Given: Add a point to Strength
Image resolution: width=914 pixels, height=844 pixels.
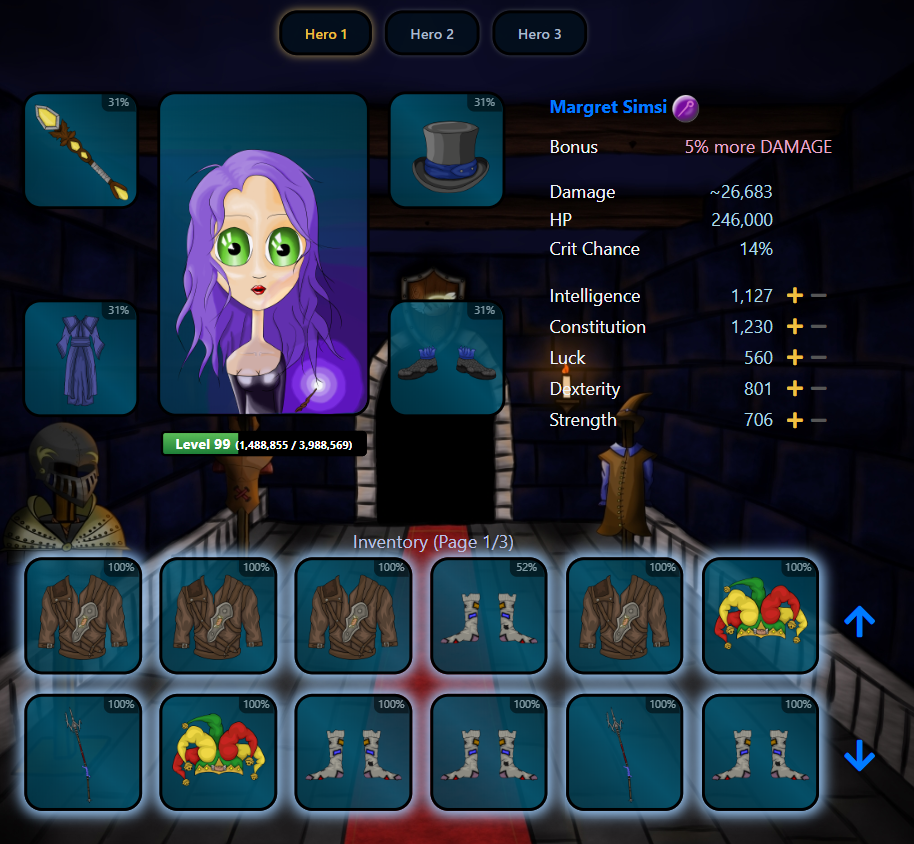Looking at the screenshot, I should pyautogui.click(x=795, y=420).
